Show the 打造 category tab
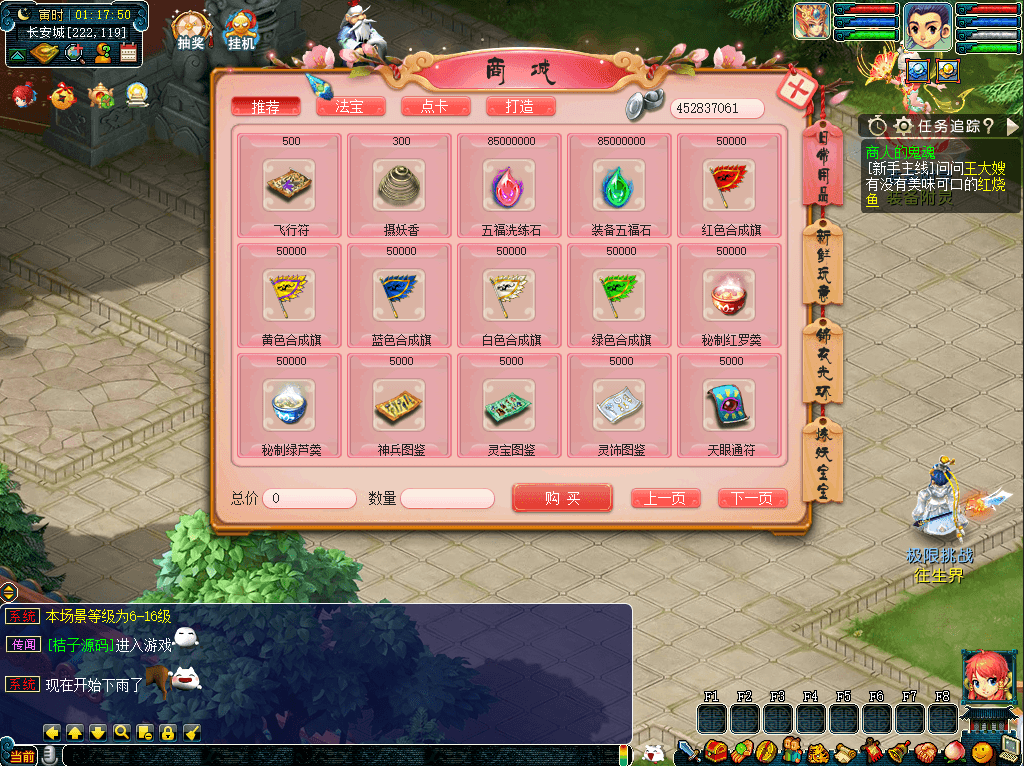The width and height of the screenshot is (1024, 766). click(x=520, y=107)
